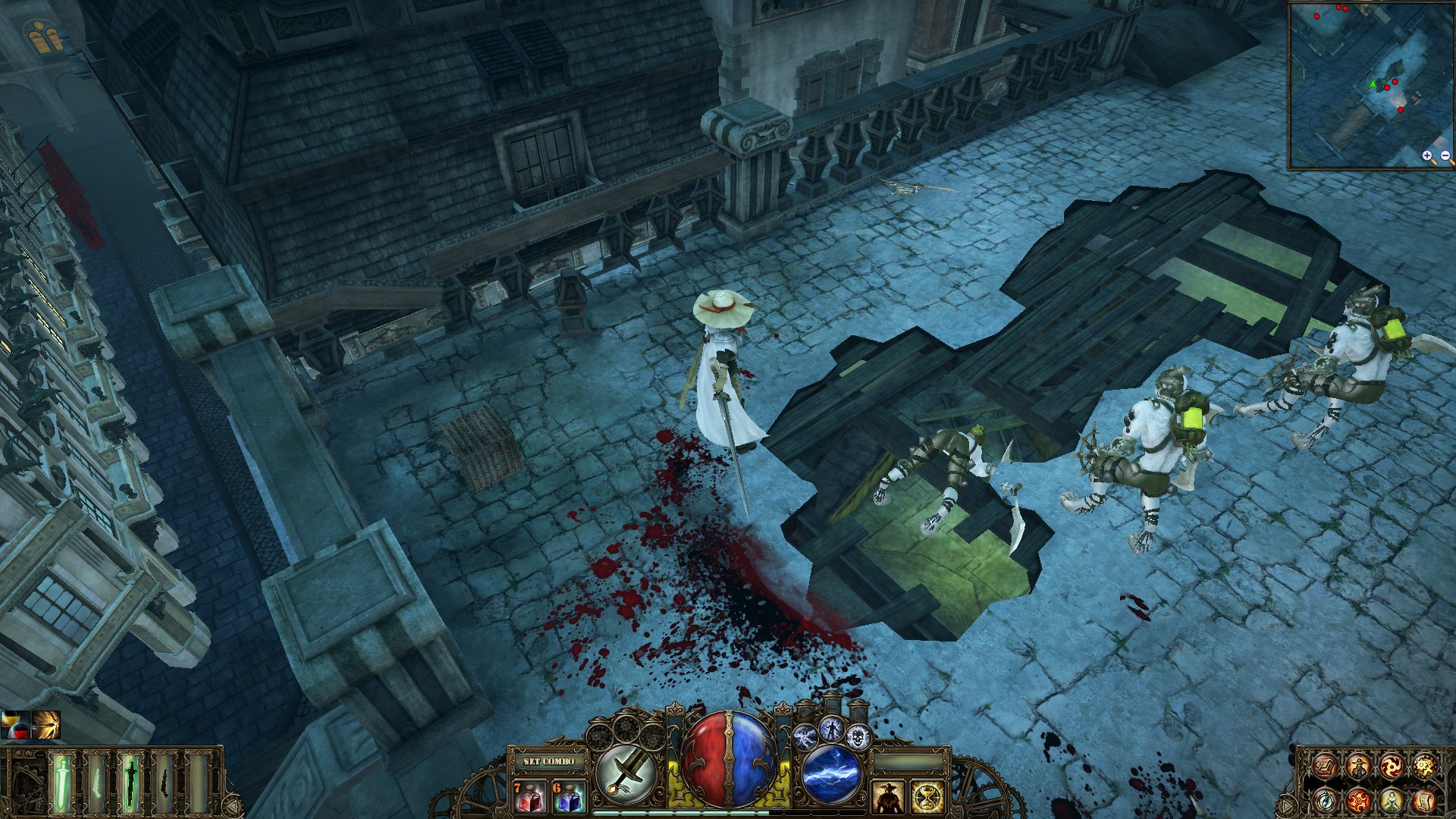The image size is (1456, 819).
Task: Open the quest scroll icon
Action: click(1425, 800)
